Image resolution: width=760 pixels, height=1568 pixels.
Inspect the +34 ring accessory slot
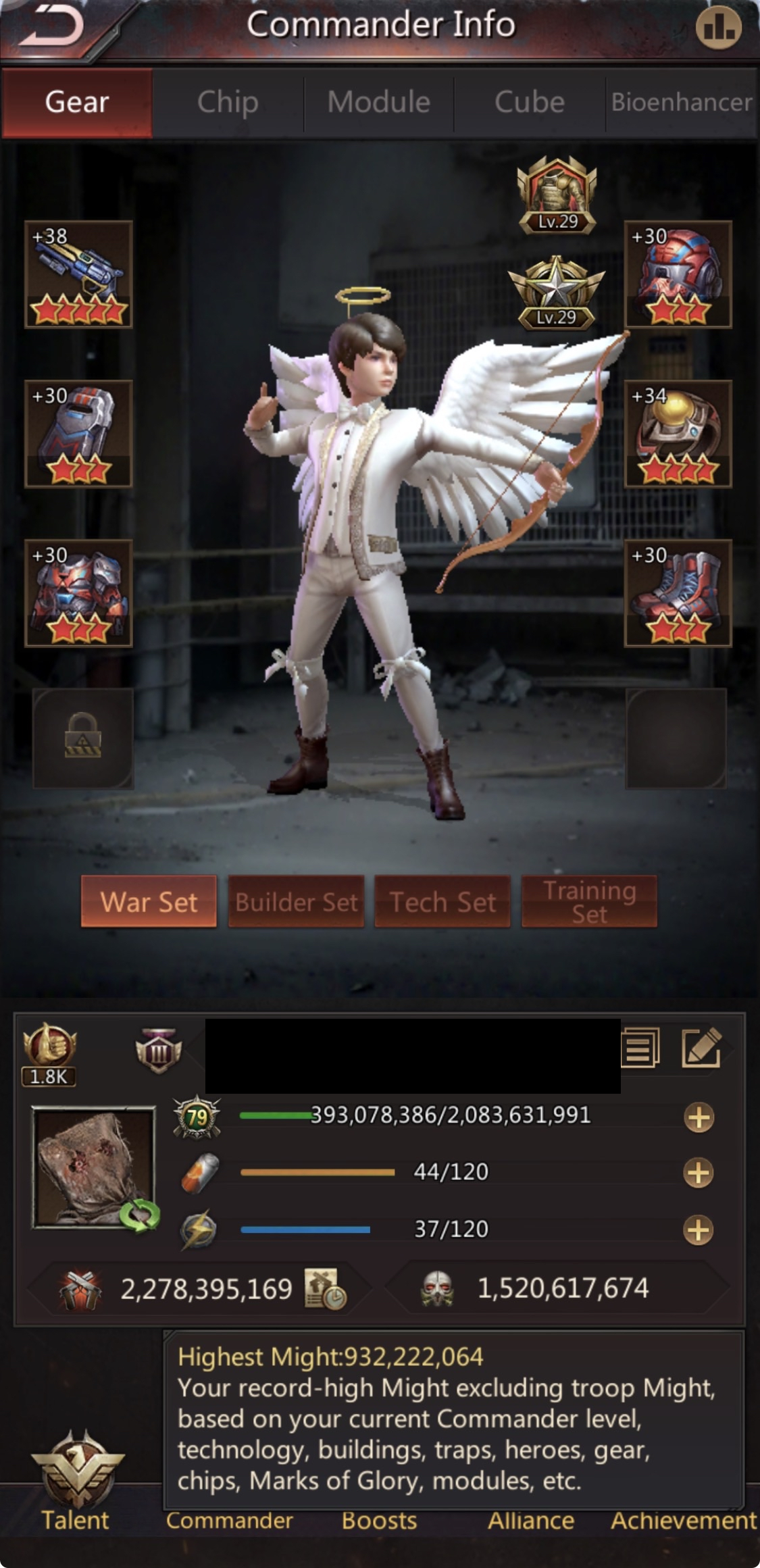[x=678, y=434]
